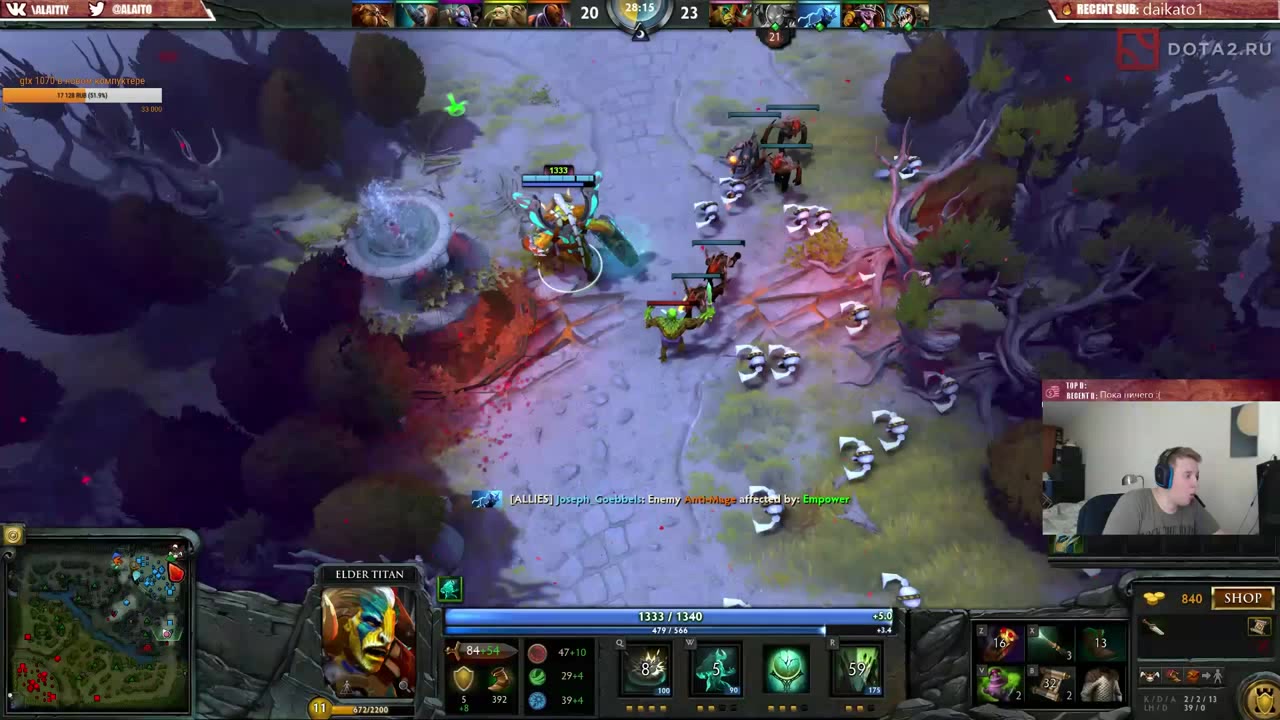1280x720 pixels.
Task: Use the Town Portal Scroll
Action: (x=1050, y=685)
